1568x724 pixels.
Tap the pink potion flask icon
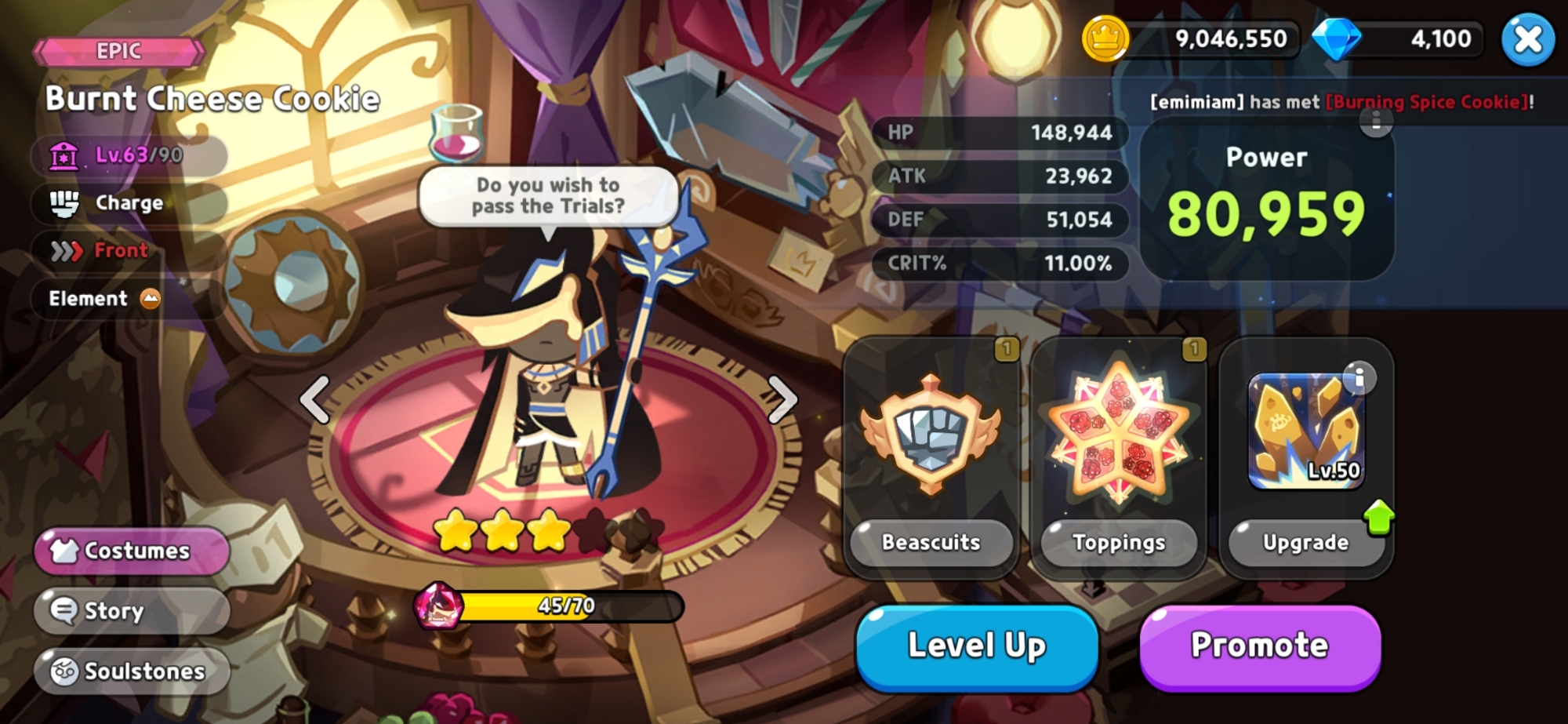point(456,133)
